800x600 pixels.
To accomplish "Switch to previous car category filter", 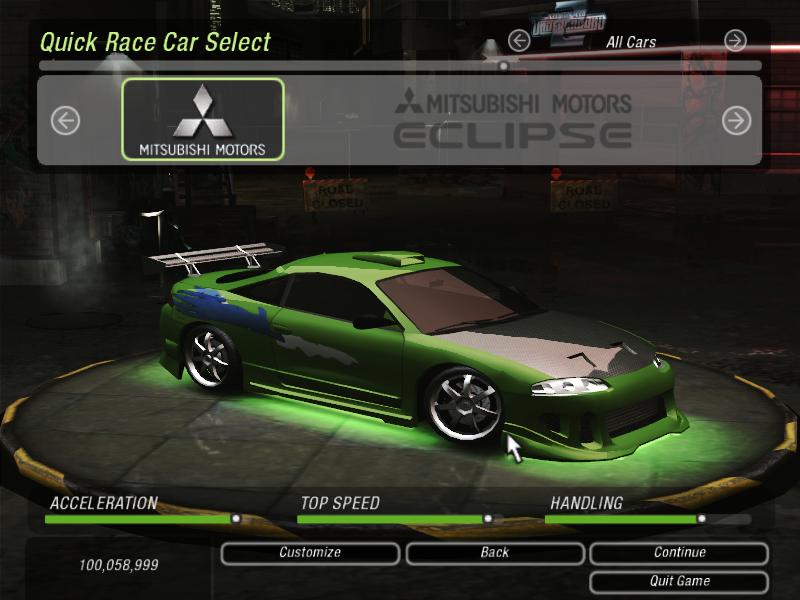I will [518, 41].
